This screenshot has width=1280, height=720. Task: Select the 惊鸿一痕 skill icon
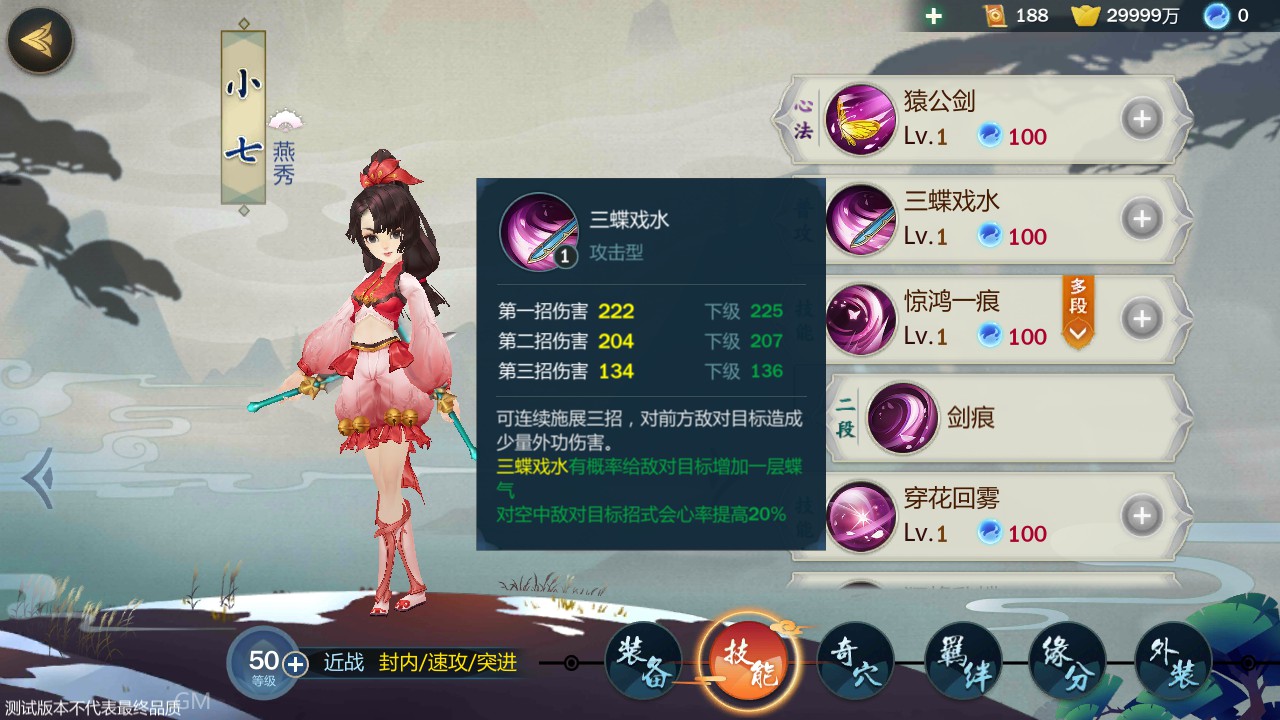[862, 320]
